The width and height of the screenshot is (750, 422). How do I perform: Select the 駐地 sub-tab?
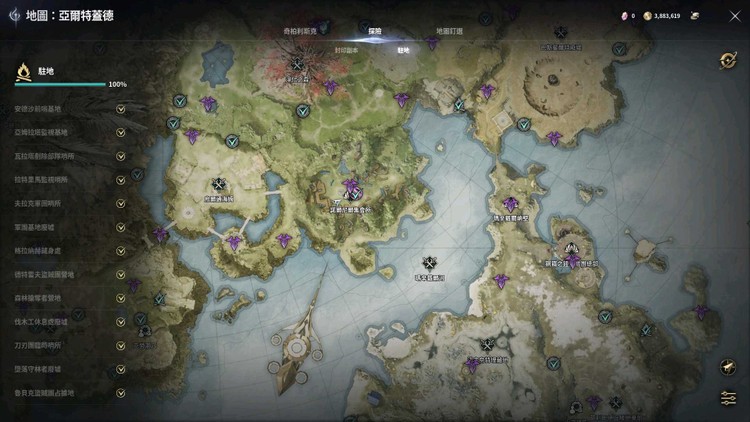point(404,48)
